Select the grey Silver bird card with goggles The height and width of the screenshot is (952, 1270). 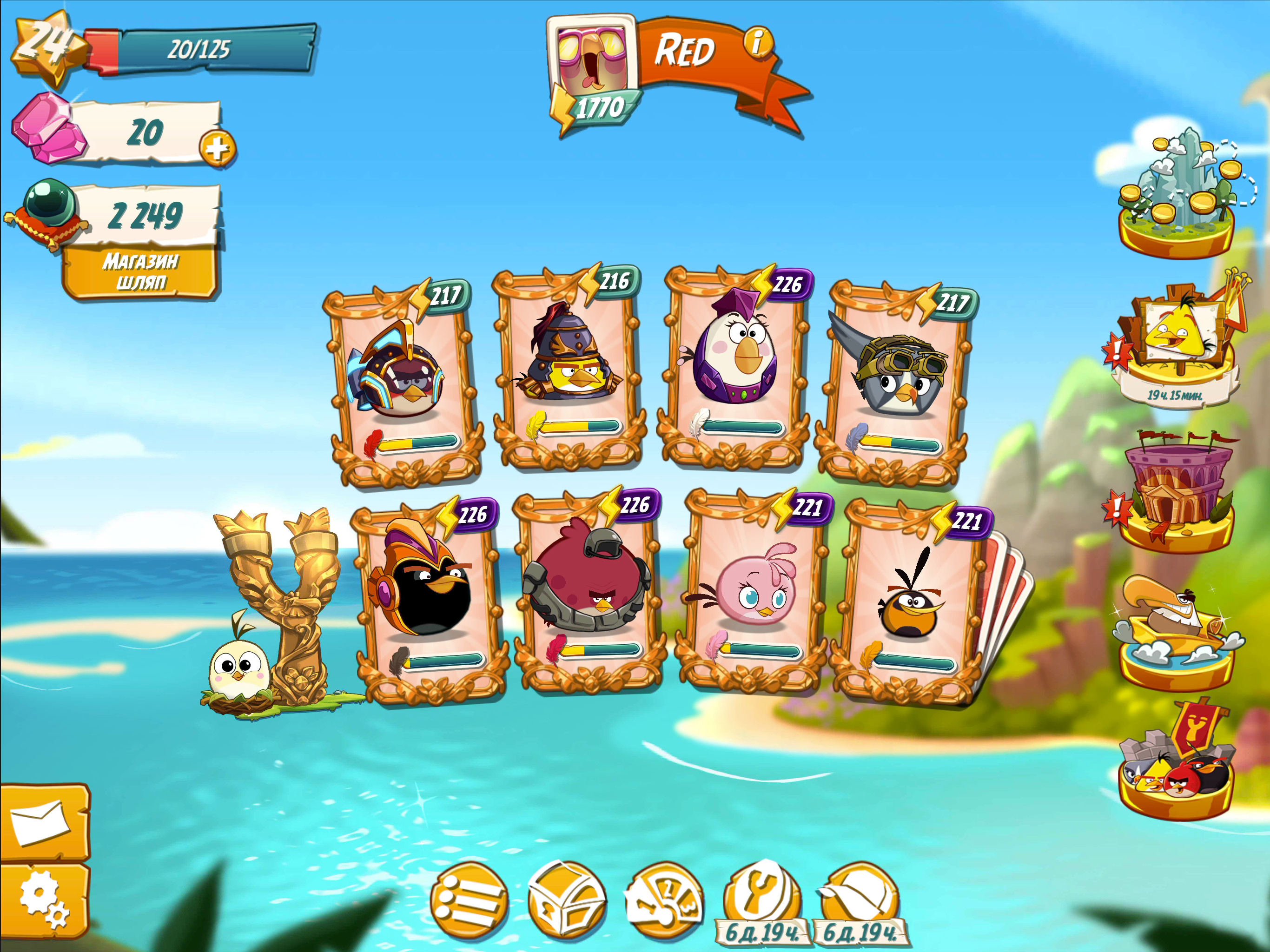point(897,382)
